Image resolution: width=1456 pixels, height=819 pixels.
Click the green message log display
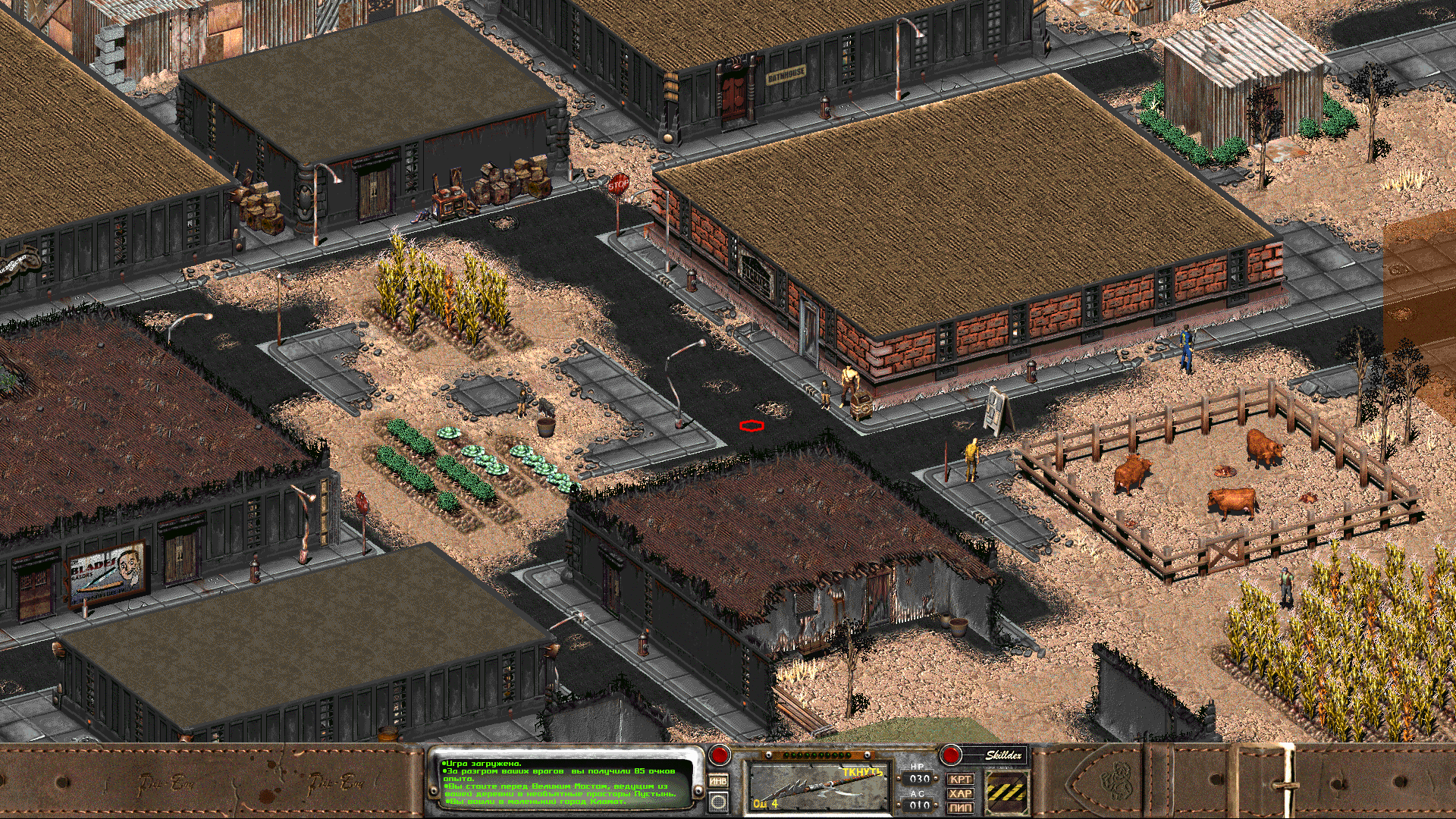(x=561, y=783)
